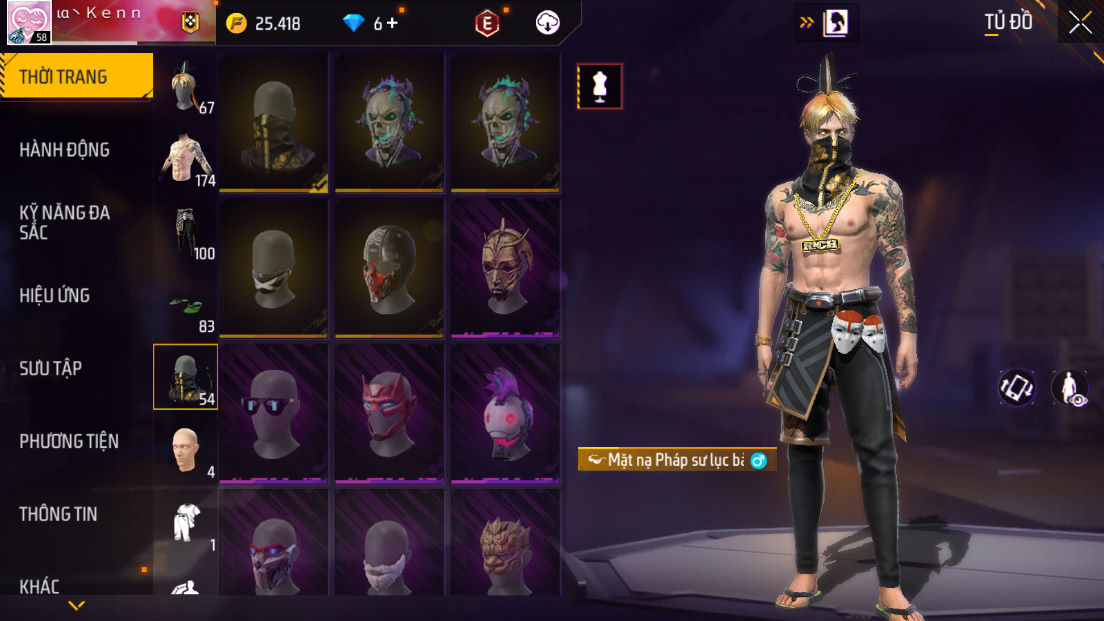Close the wardrobe with the X button

tap(1080, 23)
